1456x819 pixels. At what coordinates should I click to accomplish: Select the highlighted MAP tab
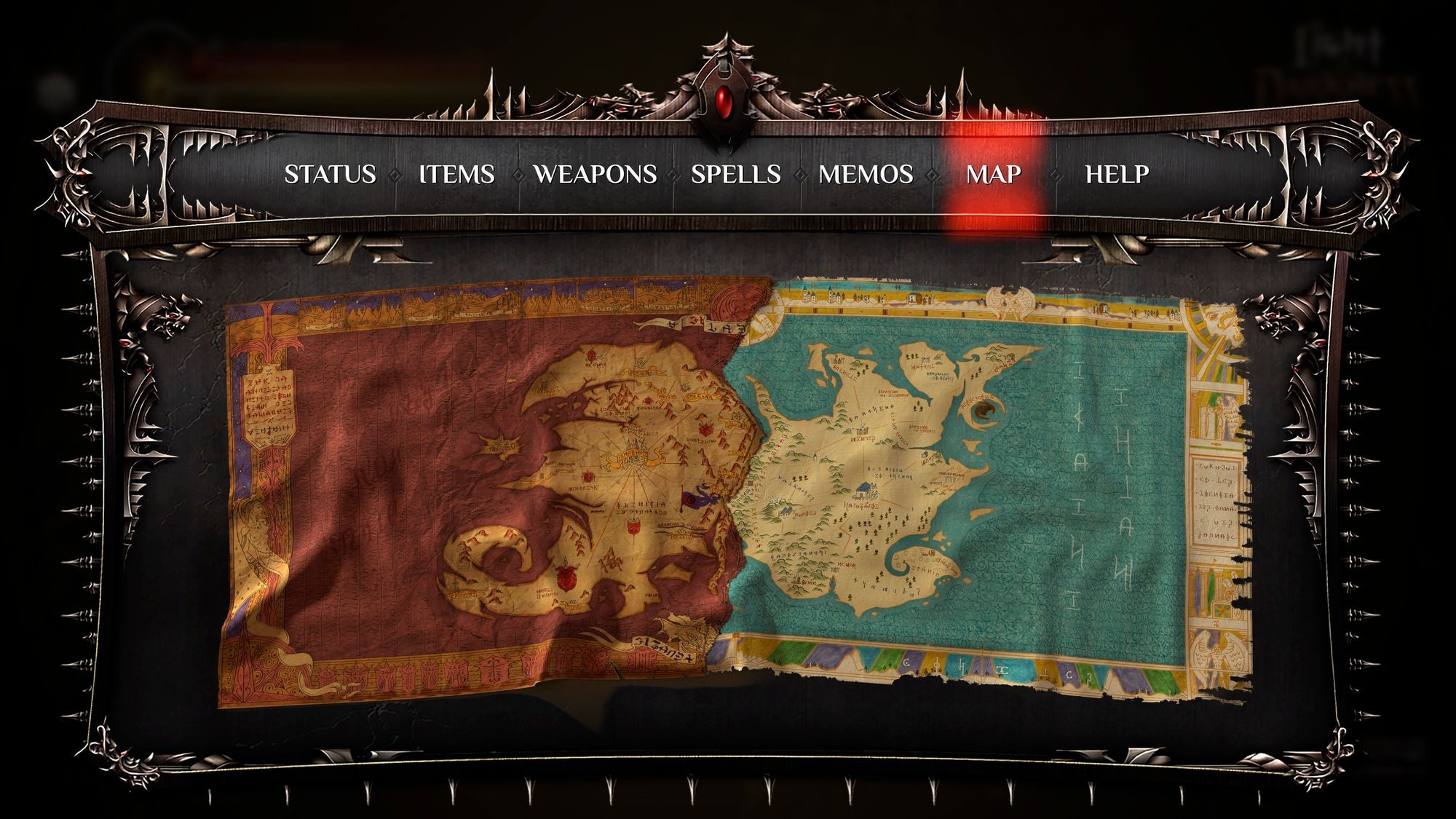(993, 174)
